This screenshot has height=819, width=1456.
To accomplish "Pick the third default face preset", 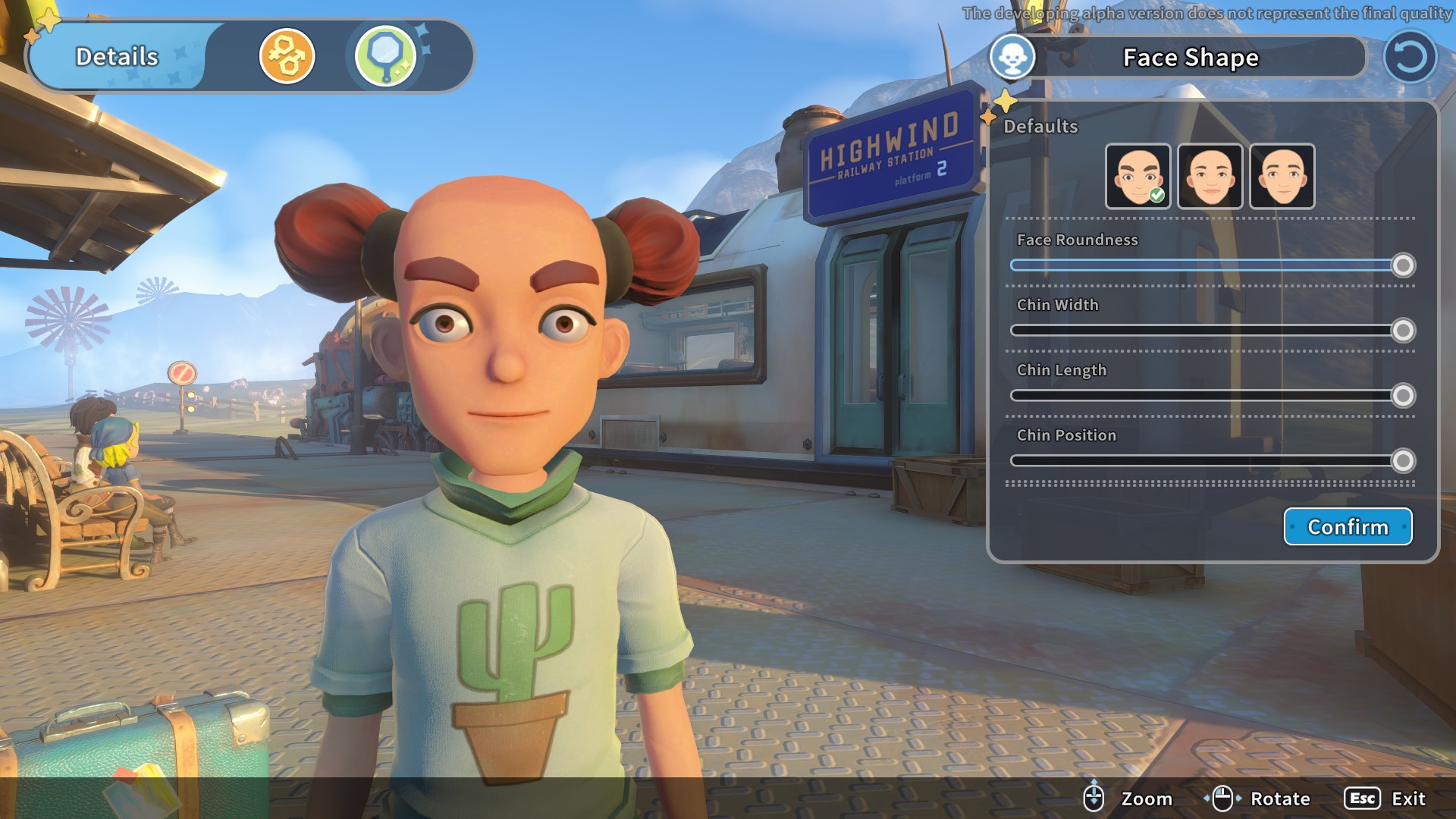I will pyautogui.click(x=1282, y=176).
